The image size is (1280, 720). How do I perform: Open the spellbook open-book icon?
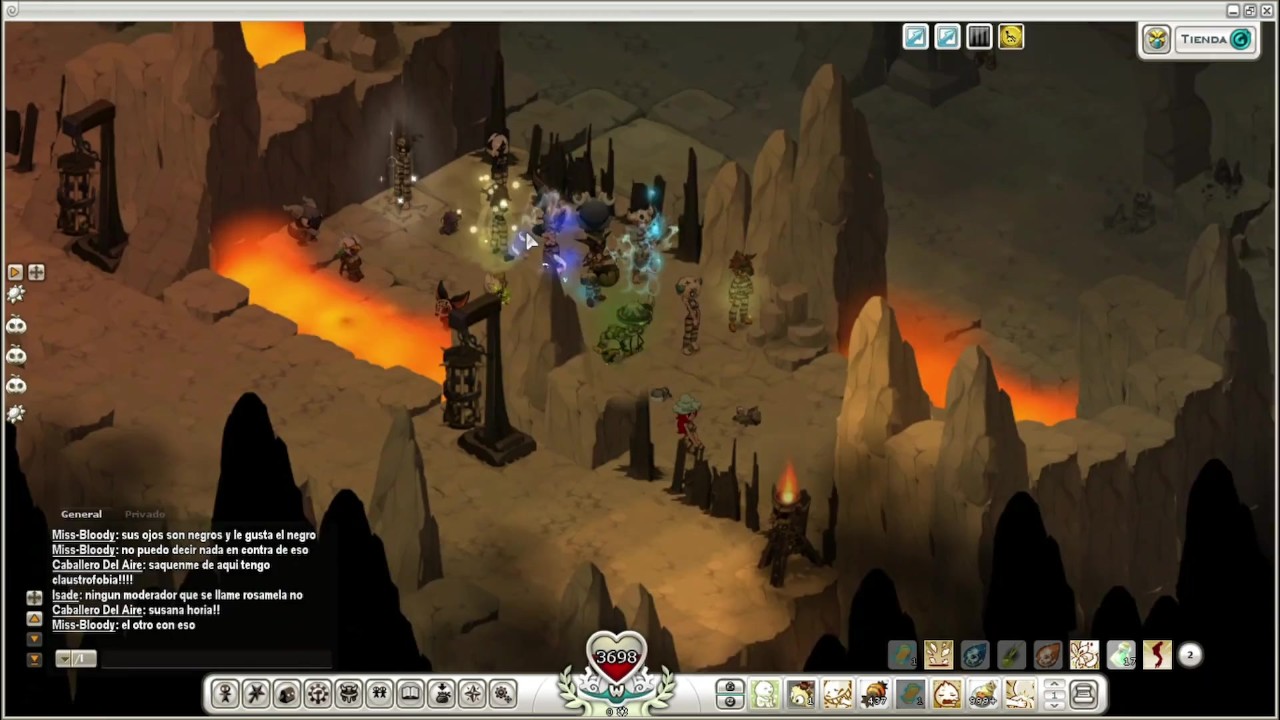410,693
